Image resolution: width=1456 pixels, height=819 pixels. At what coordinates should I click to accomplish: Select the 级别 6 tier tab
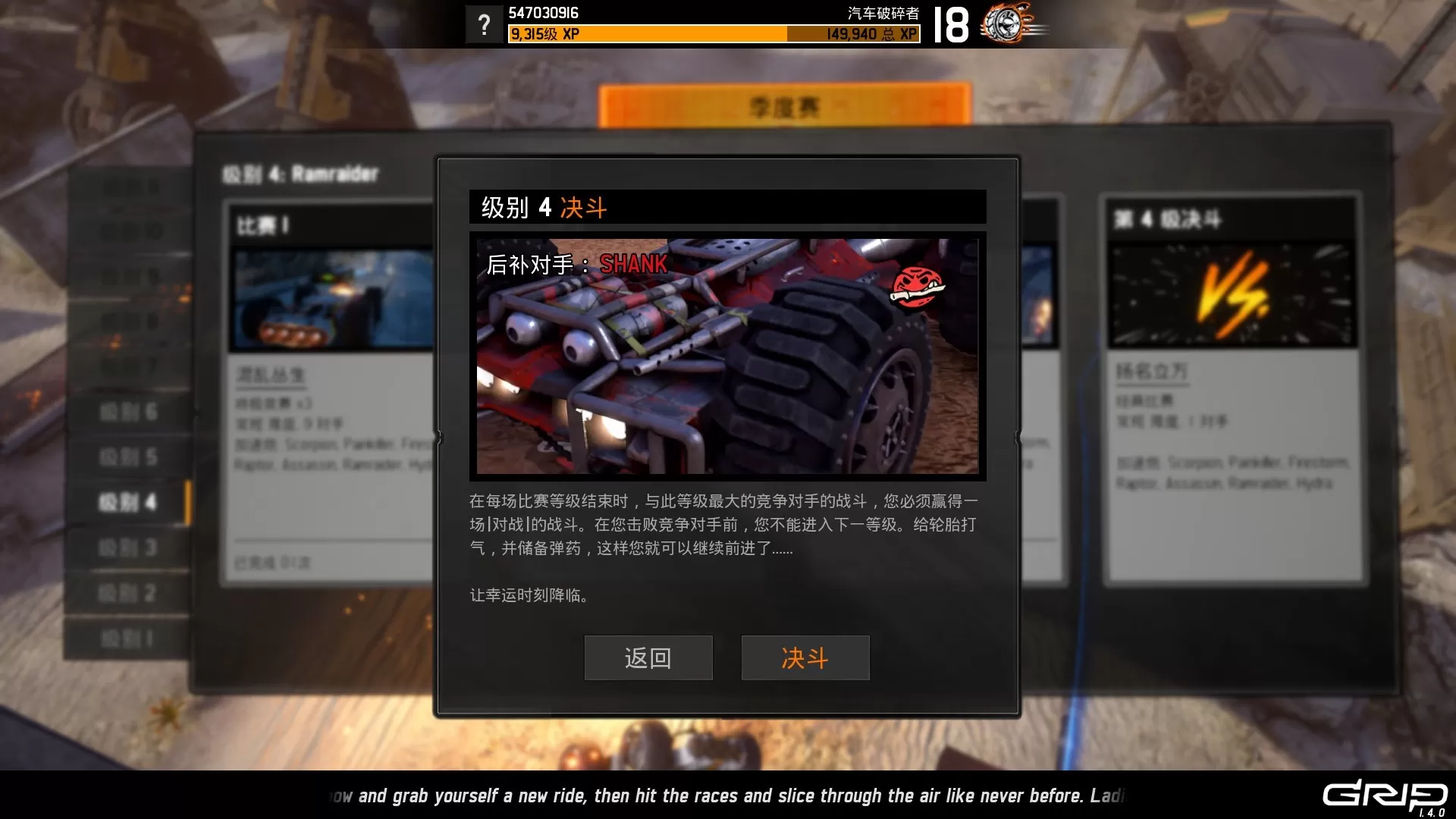tap(127, 412)
